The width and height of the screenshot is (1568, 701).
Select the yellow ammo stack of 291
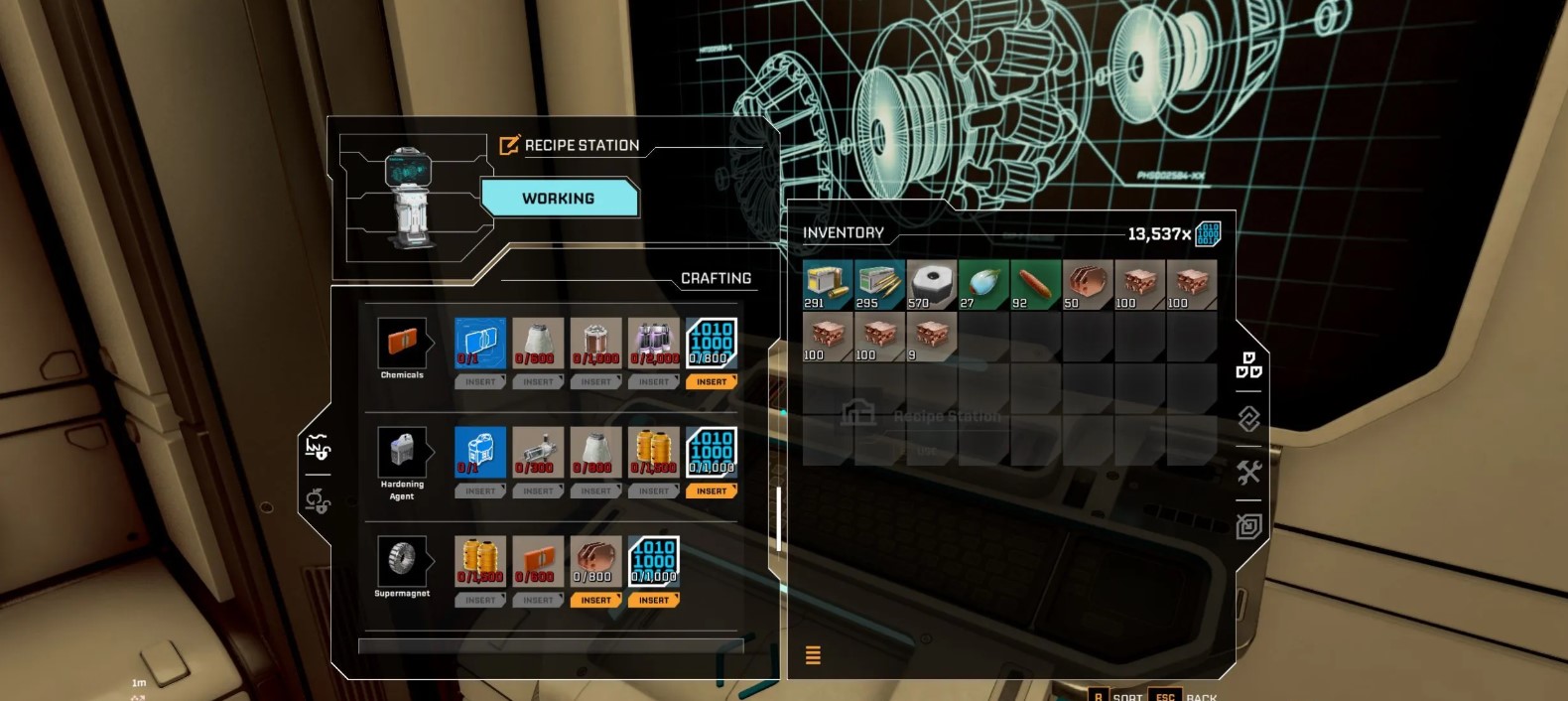[828, 286]
